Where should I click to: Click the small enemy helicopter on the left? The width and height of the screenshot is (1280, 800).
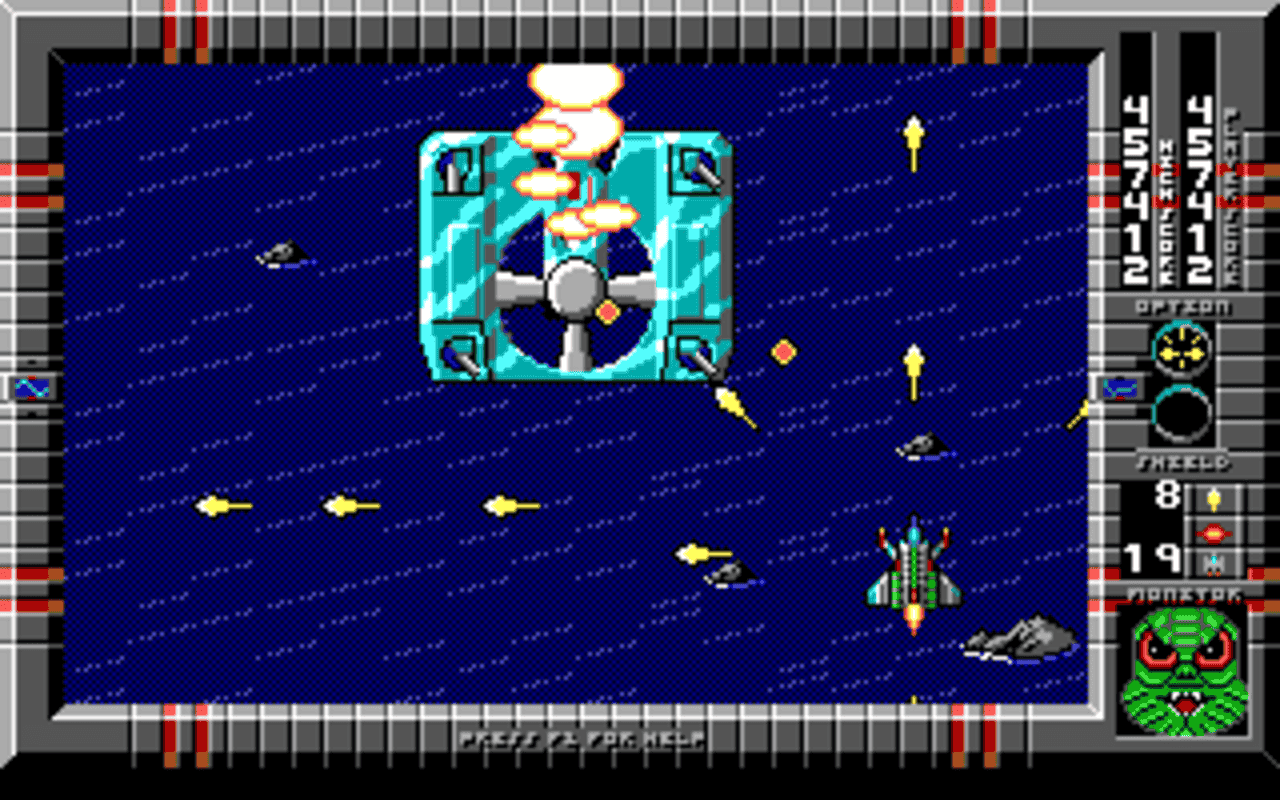(283, 253)
